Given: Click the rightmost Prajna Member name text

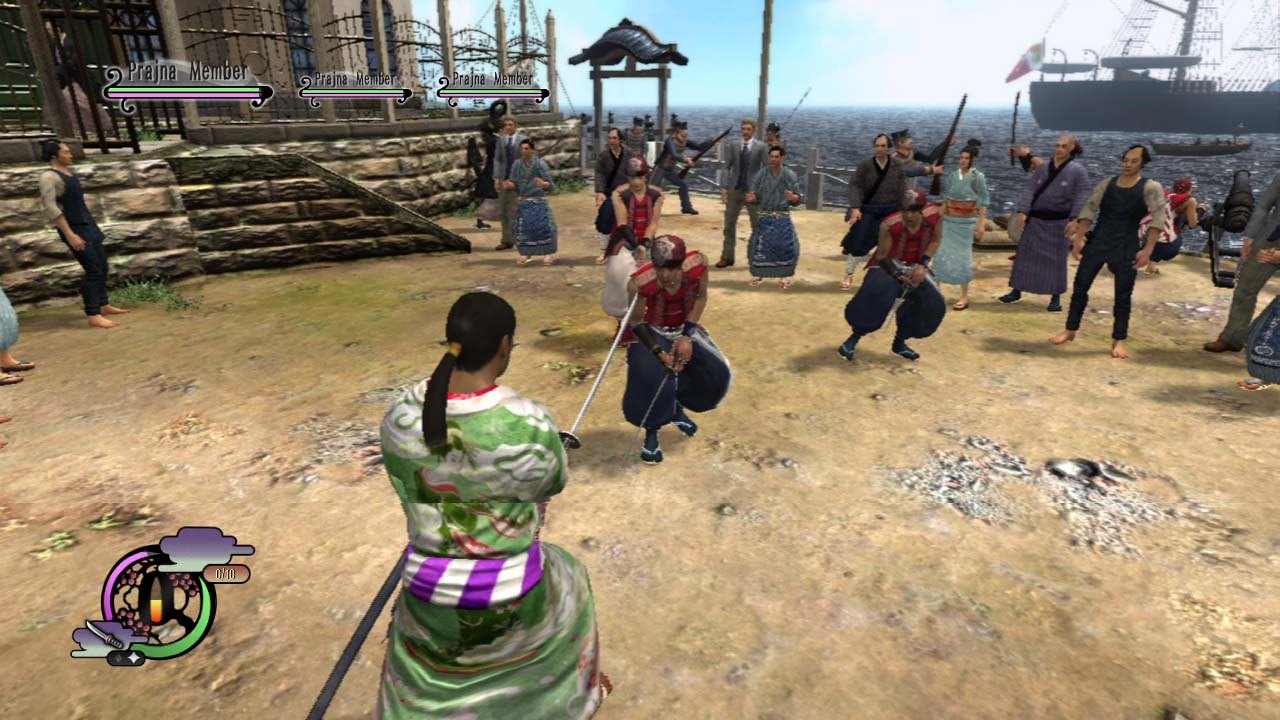Looking at the screenshot, I should click(x=493, y=77).
